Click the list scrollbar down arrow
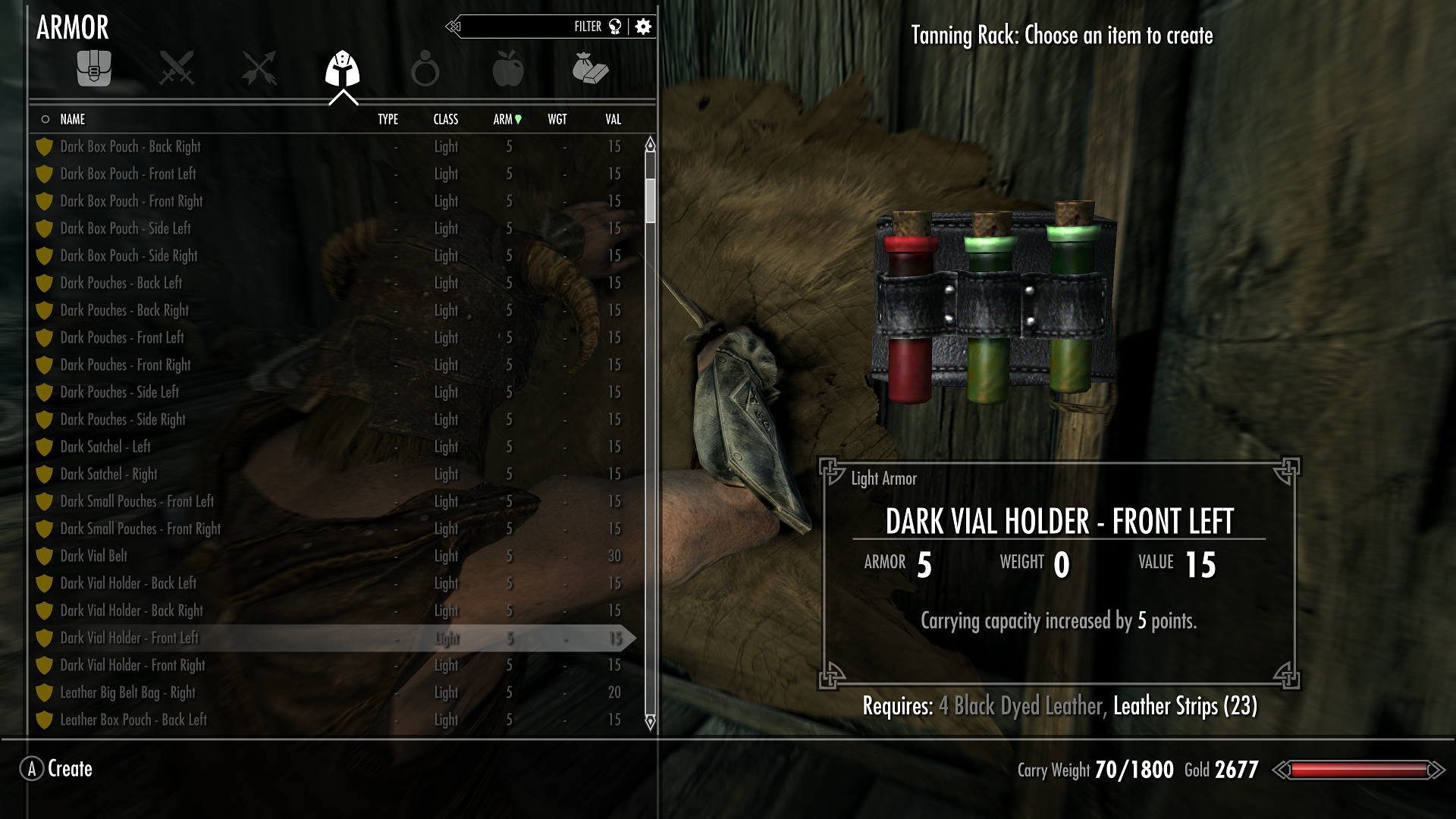 [650, 721]
